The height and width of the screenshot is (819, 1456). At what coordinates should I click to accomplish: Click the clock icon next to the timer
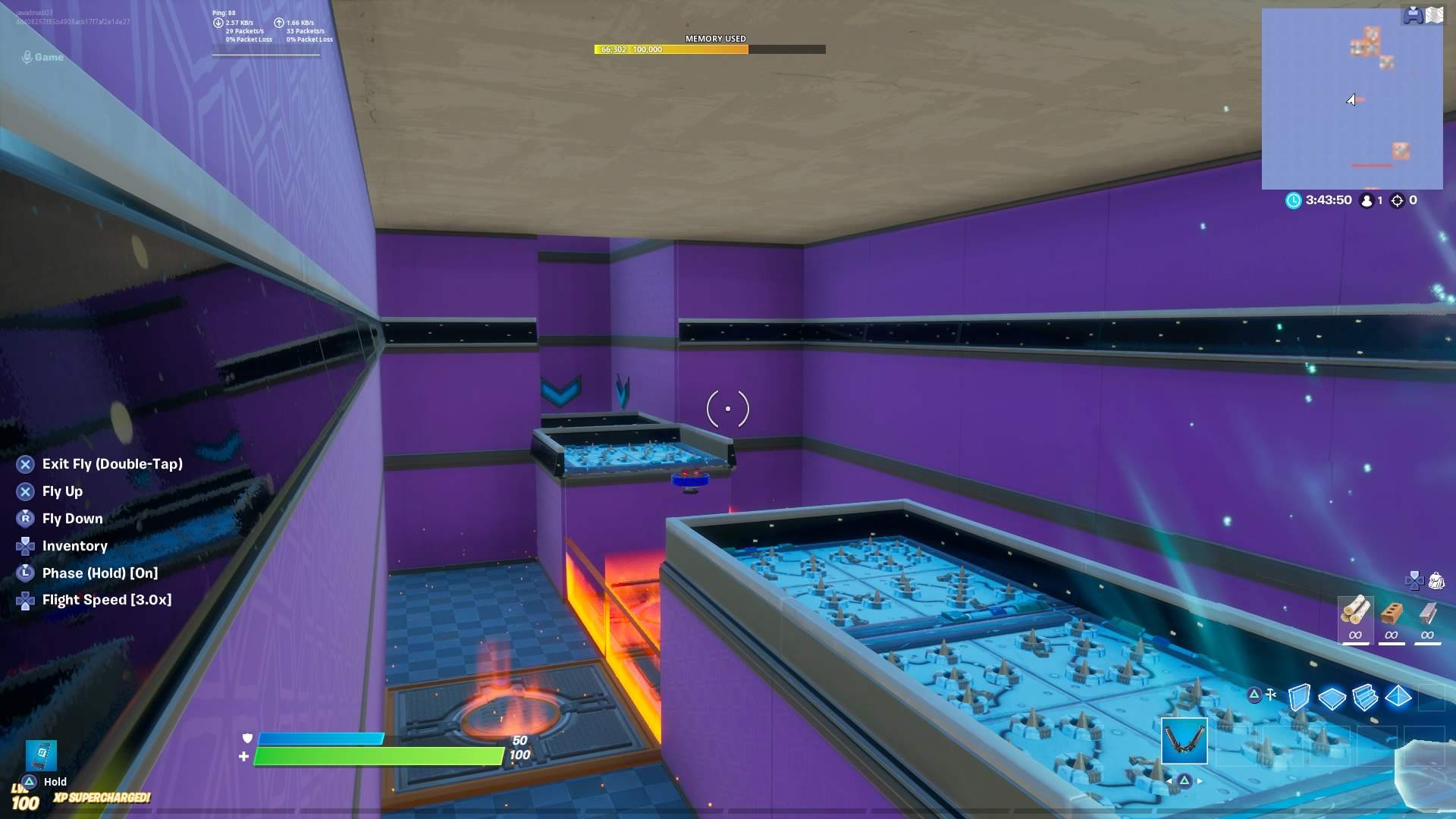(1294, 200)
